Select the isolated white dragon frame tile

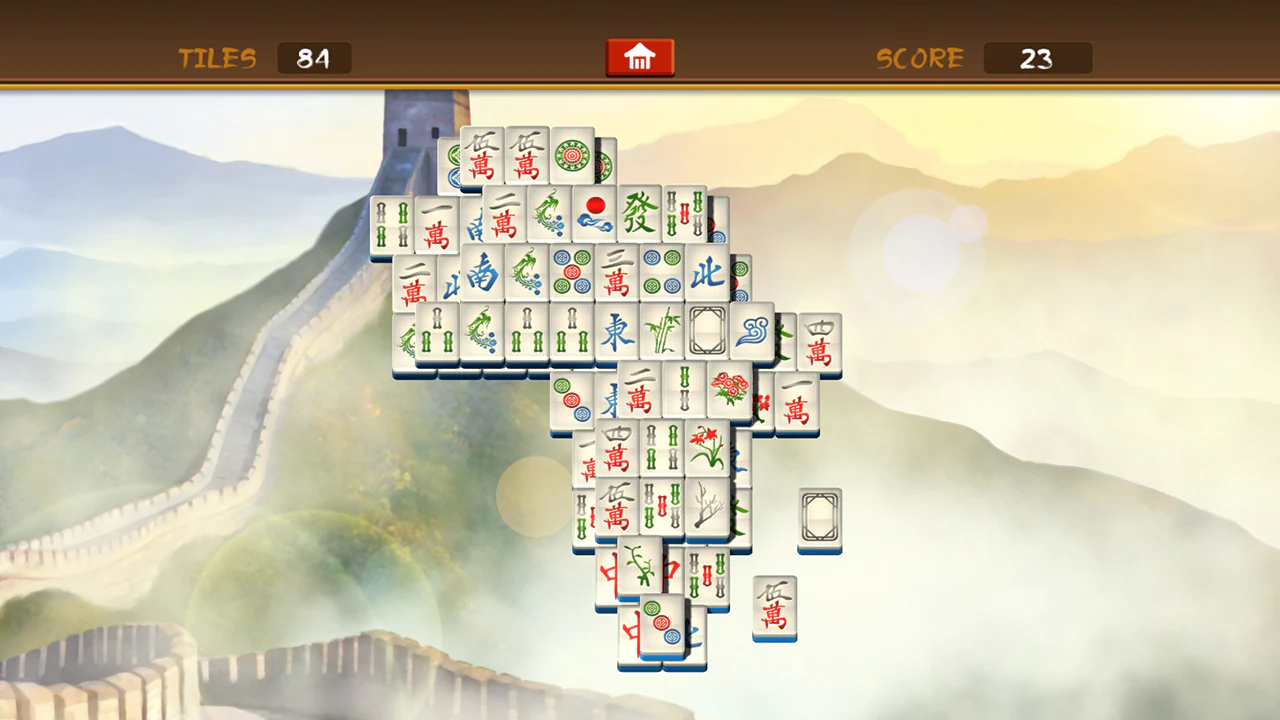click(x=819, y=515)
